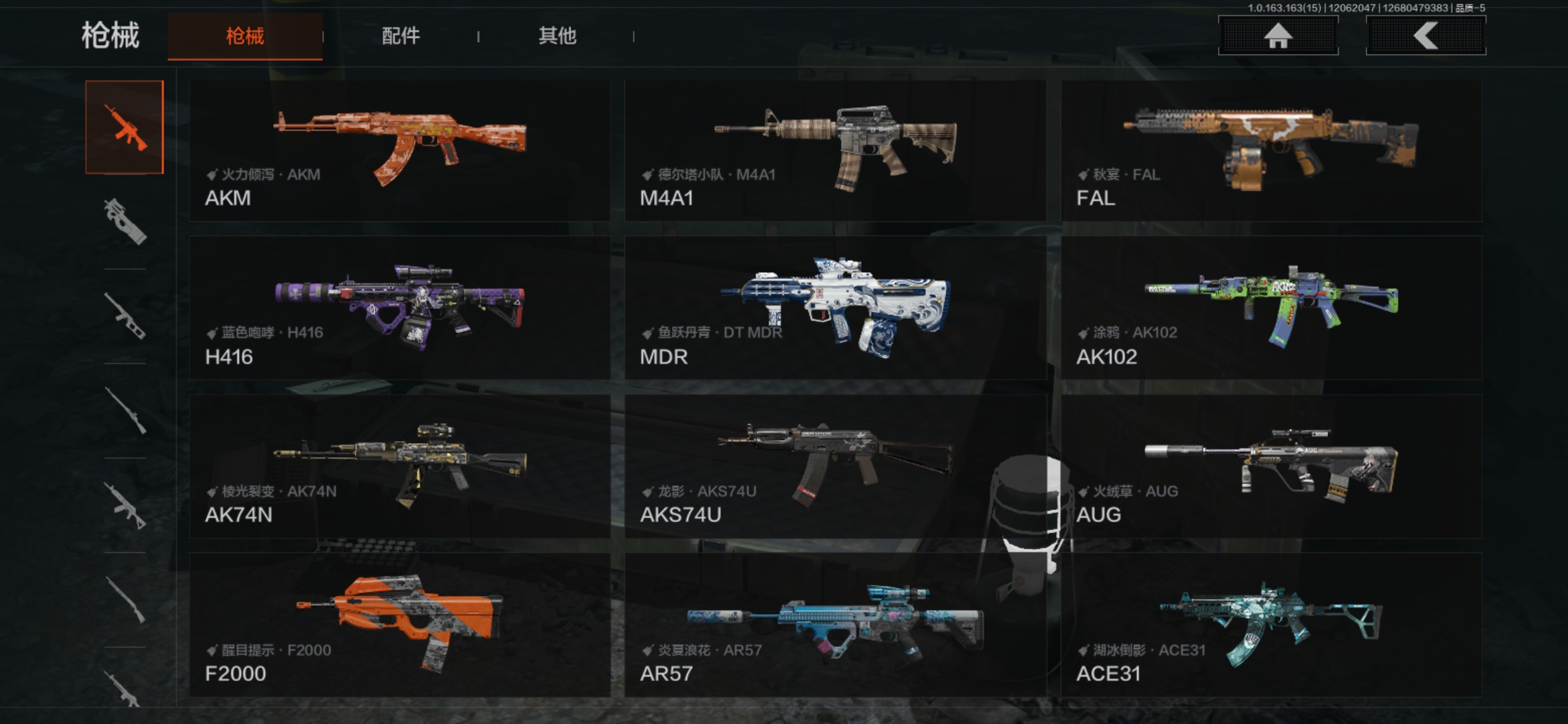Viewport: 1568px width, 724px height.
Task: Open the teal ACE31 tile
Action: 1271,625
